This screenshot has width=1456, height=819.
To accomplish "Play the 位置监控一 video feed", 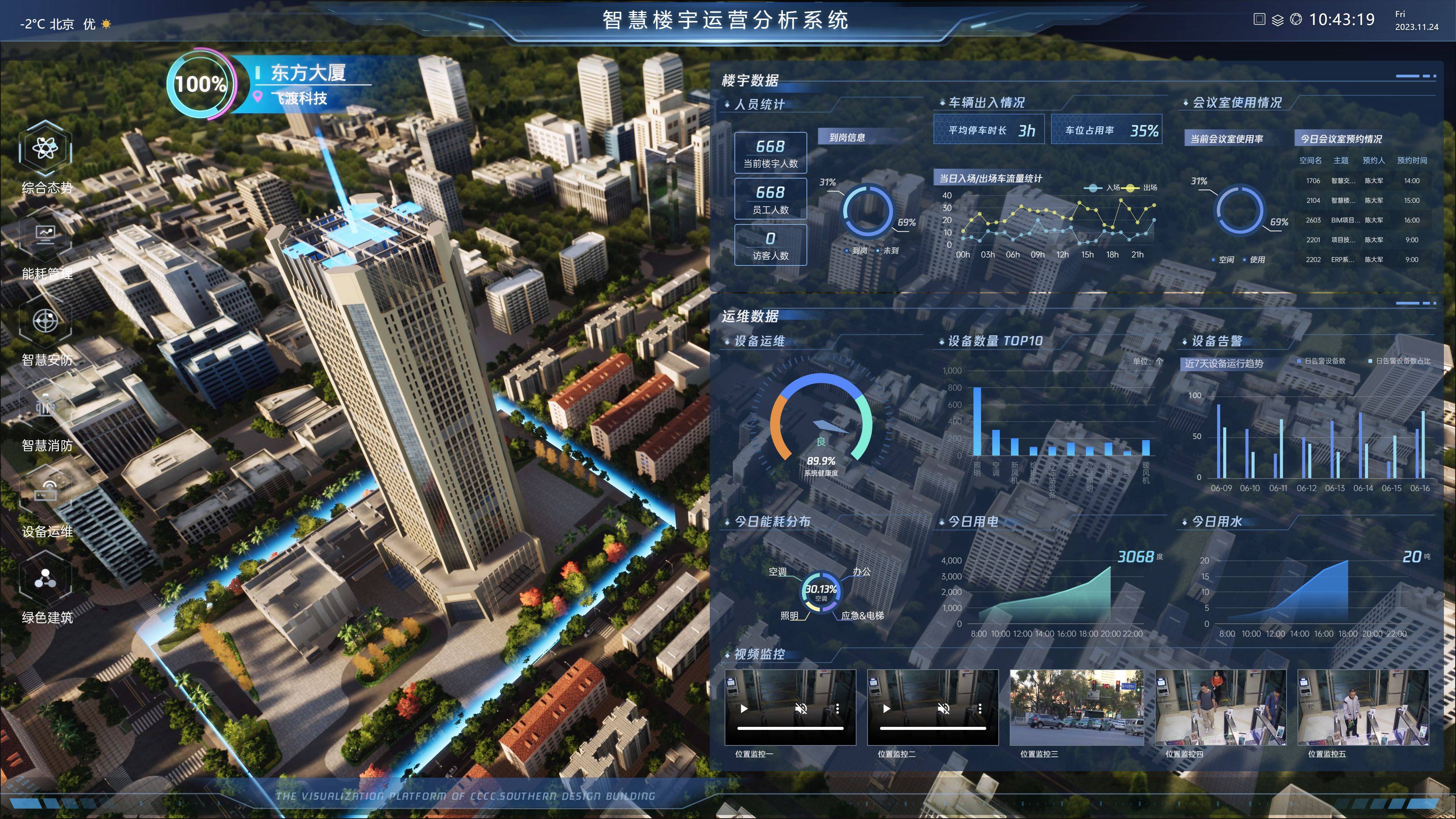I will point(744,709).
